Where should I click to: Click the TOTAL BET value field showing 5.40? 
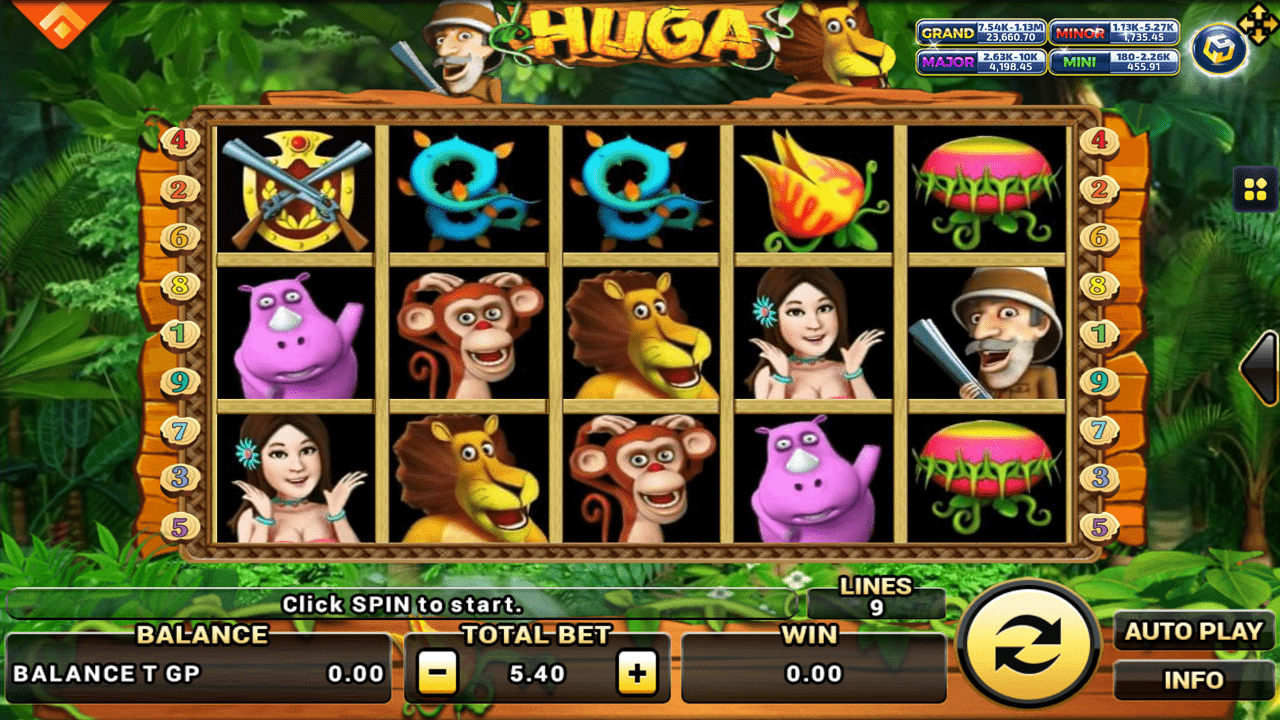[538, 672]
